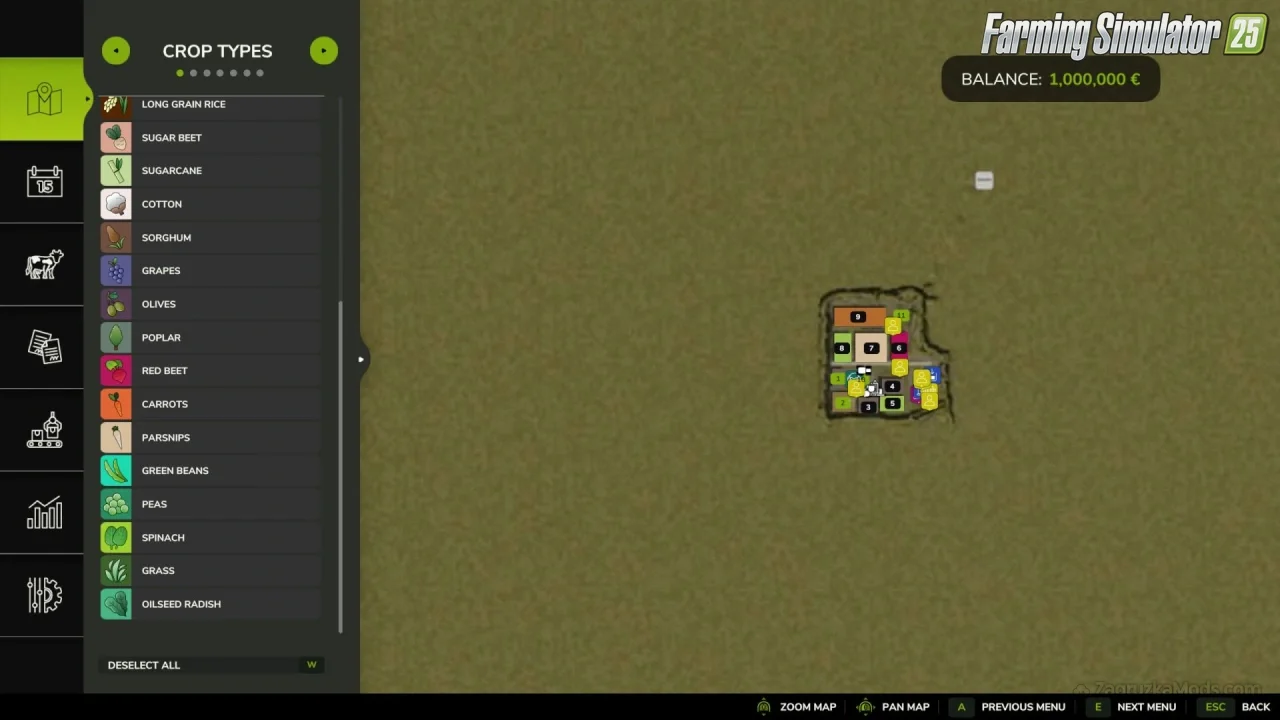Select Sorghum in the crop list

[210, 238]
